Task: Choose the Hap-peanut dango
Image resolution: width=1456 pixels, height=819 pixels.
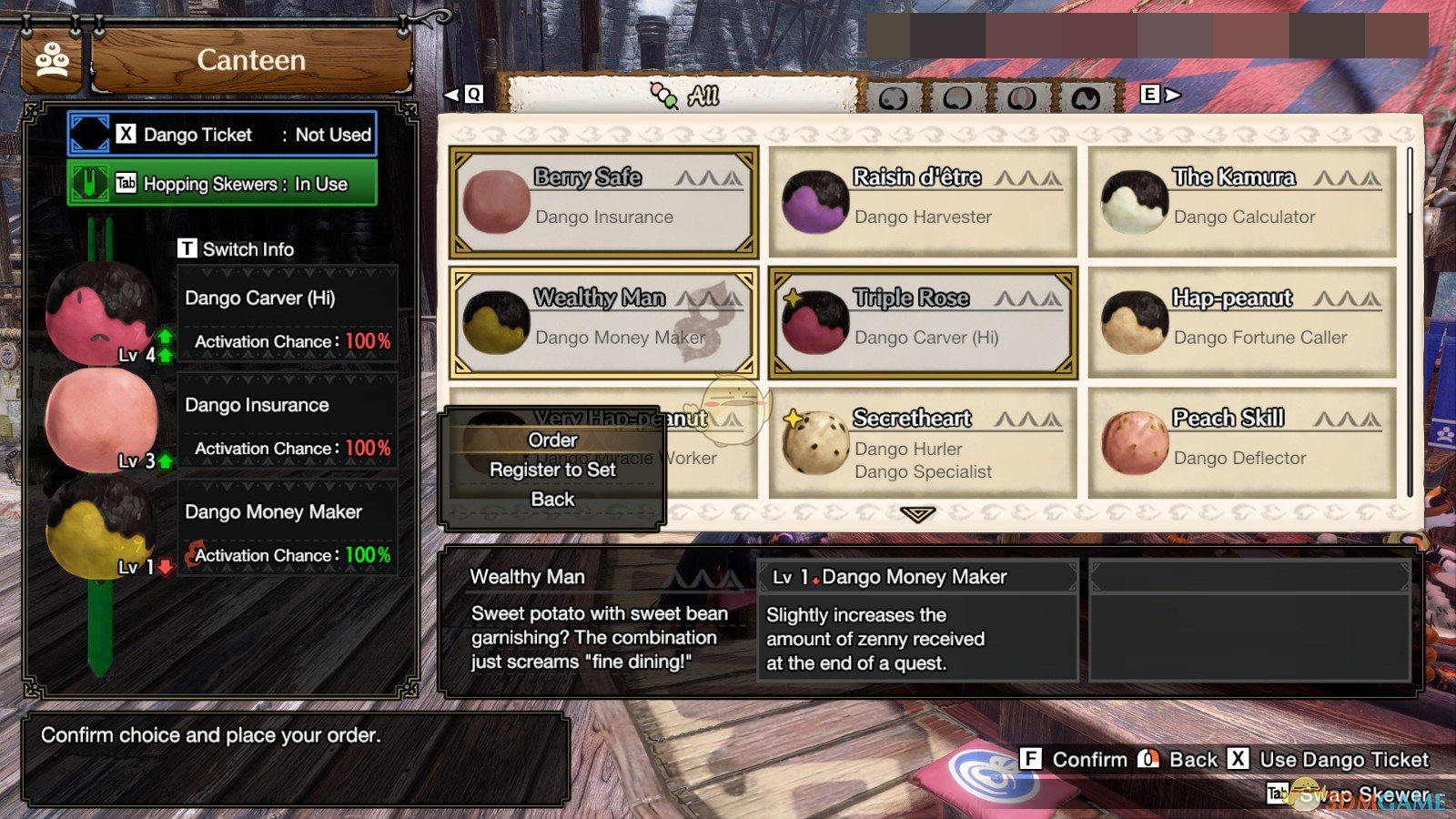Action: [x=1242, y=322]
